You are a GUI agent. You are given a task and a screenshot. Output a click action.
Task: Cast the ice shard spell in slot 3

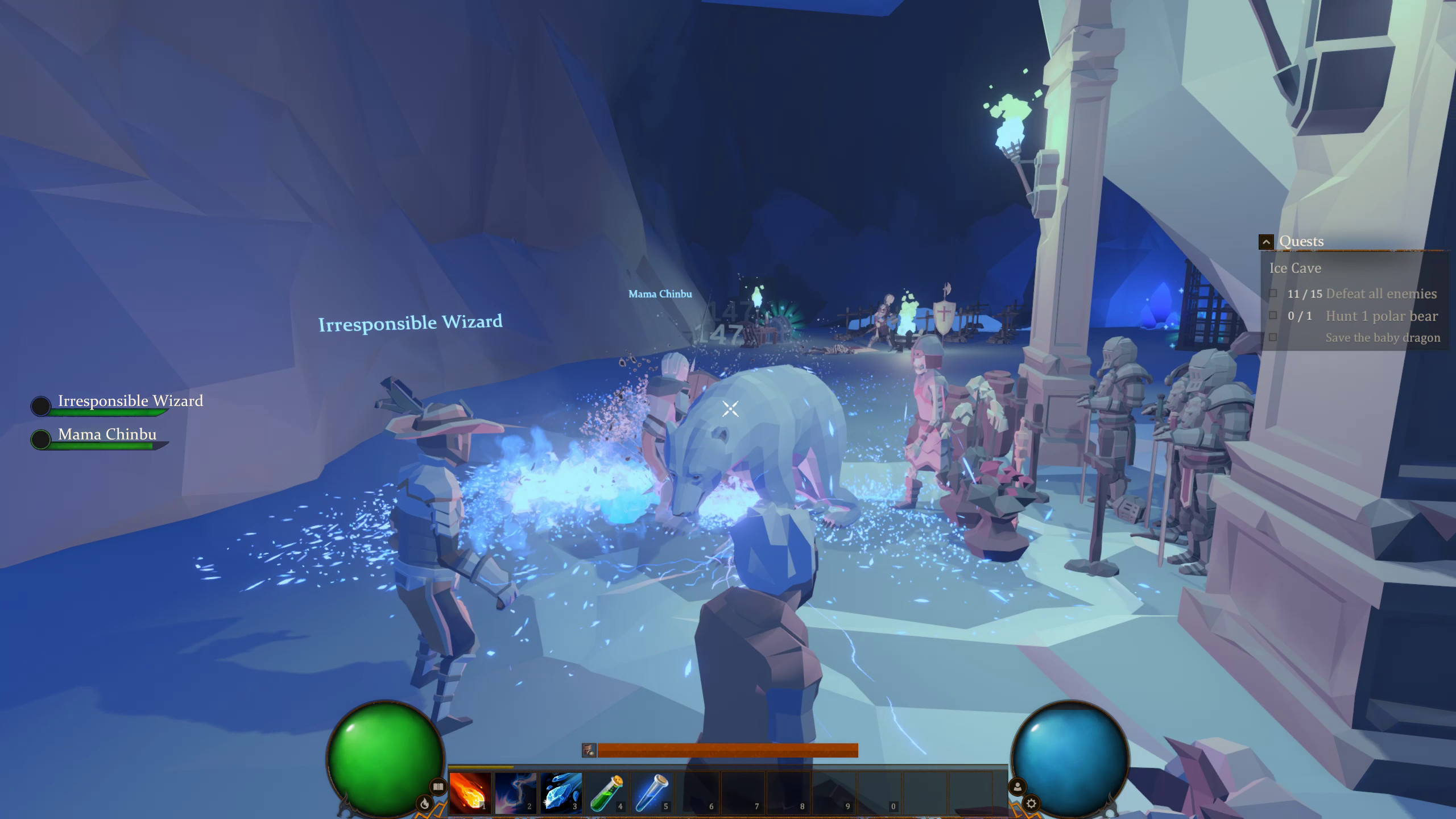pyautogui.click(x=561, y=795)
